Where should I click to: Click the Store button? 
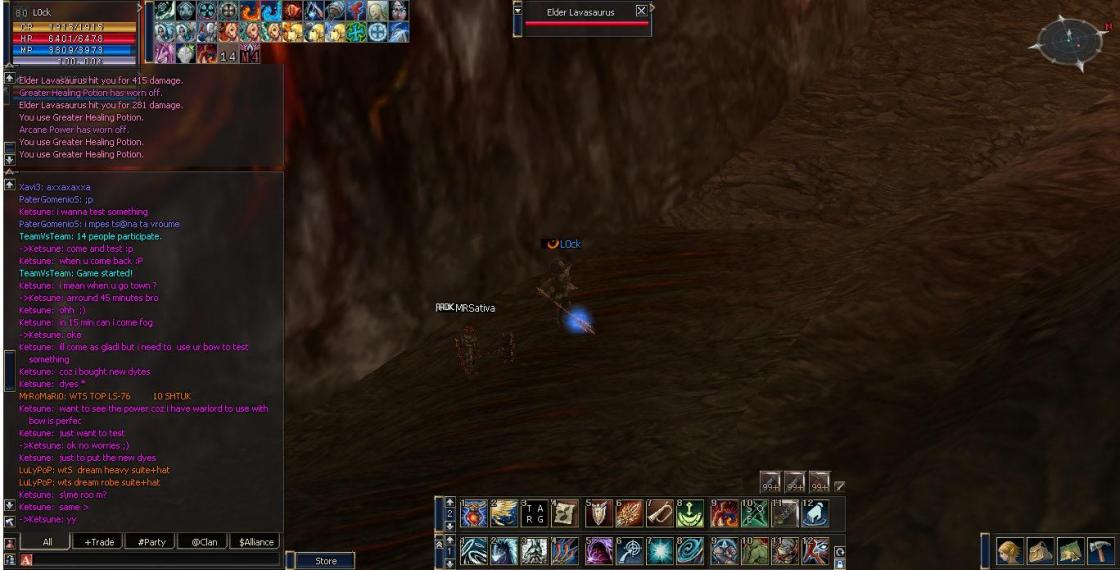tap(326, 561)
